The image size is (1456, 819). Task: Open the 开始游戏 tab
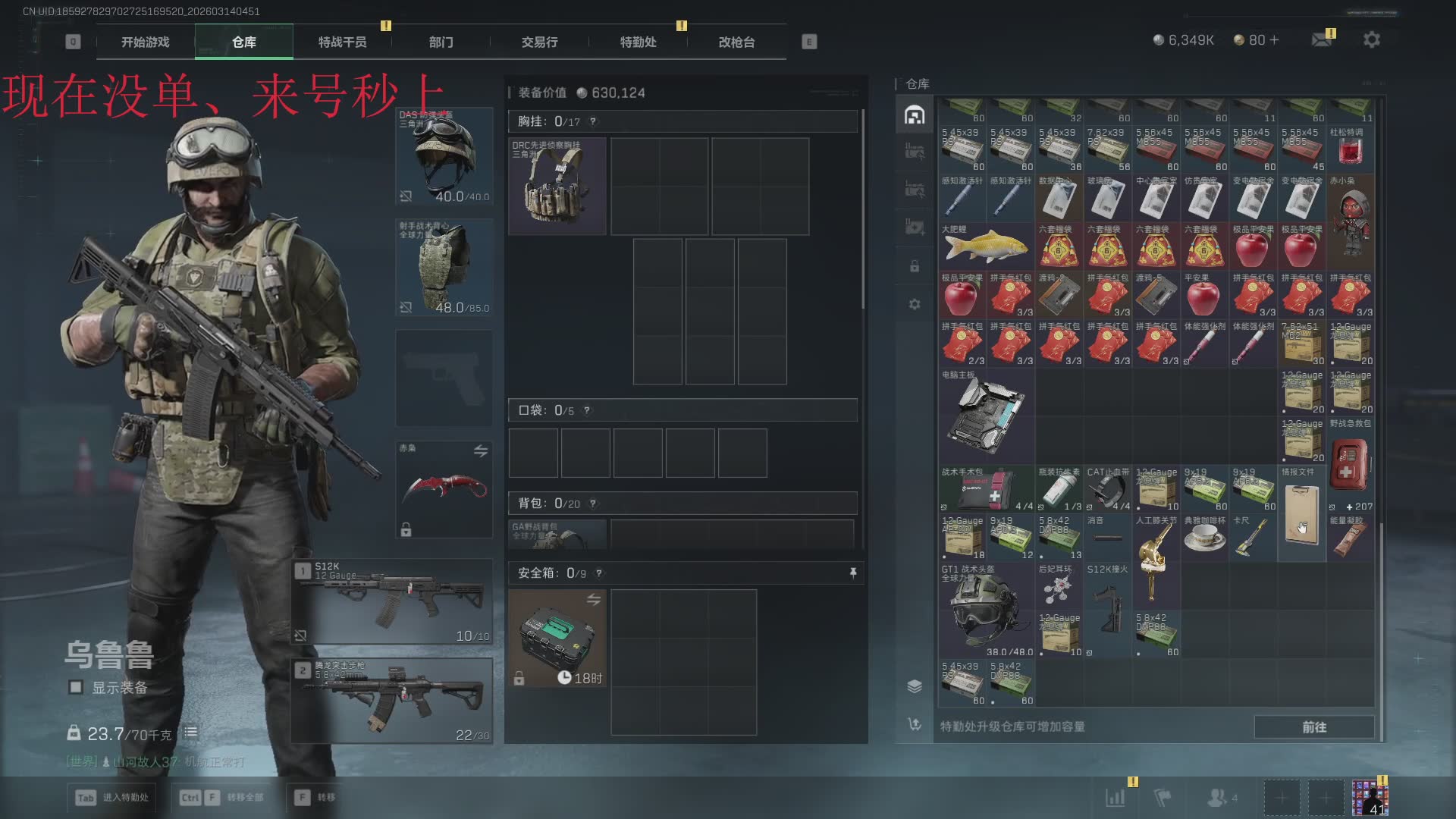(146, 42)
